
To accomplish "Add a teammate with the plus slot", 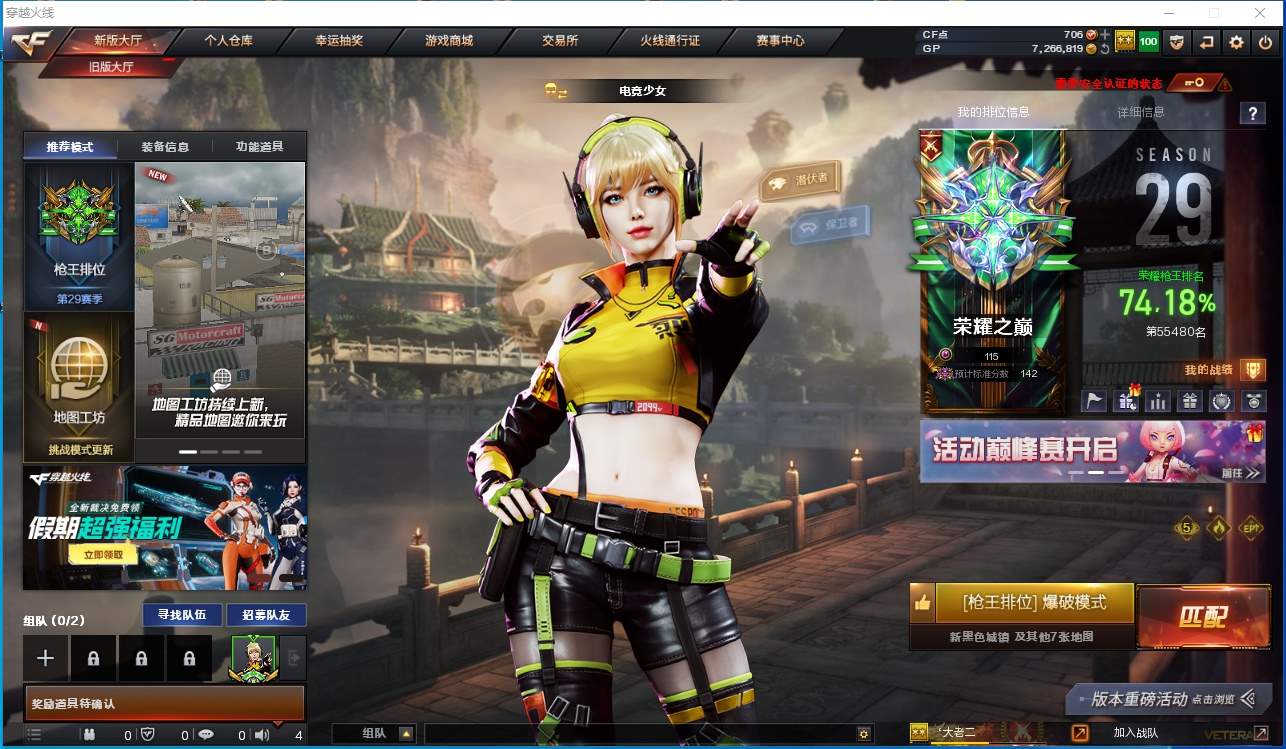I will pos(46,658).
